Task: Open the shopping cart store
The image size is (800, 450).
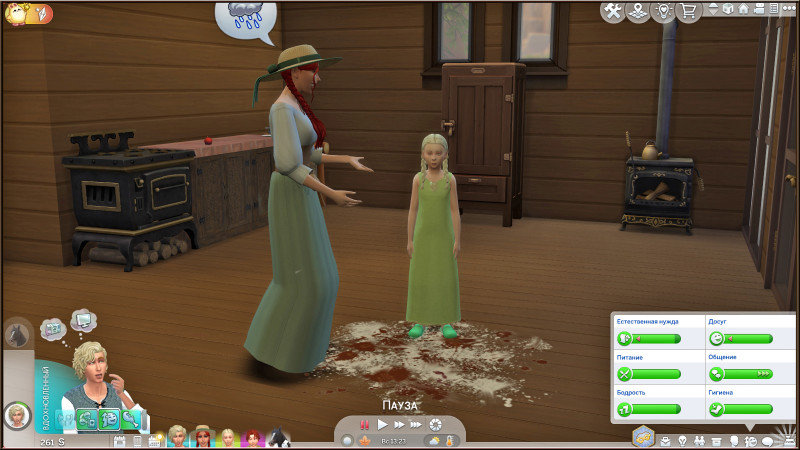Action: click(688, 11)
